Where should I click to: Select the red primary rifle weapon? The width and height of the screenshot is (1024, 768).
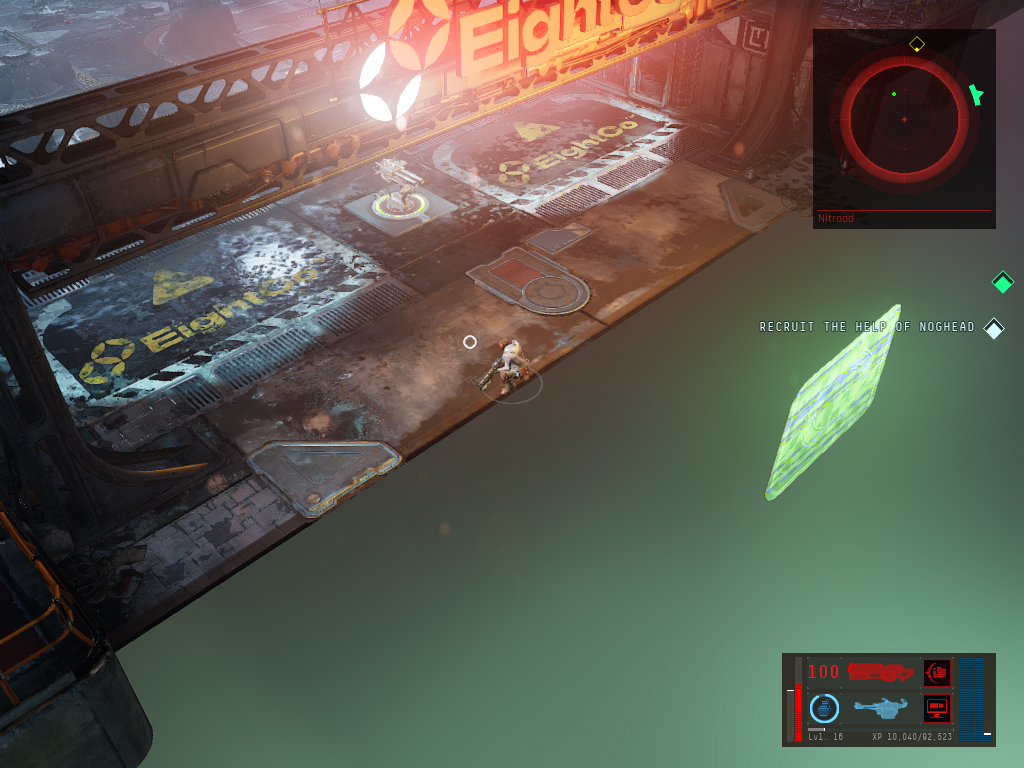(x=881, y=672)
